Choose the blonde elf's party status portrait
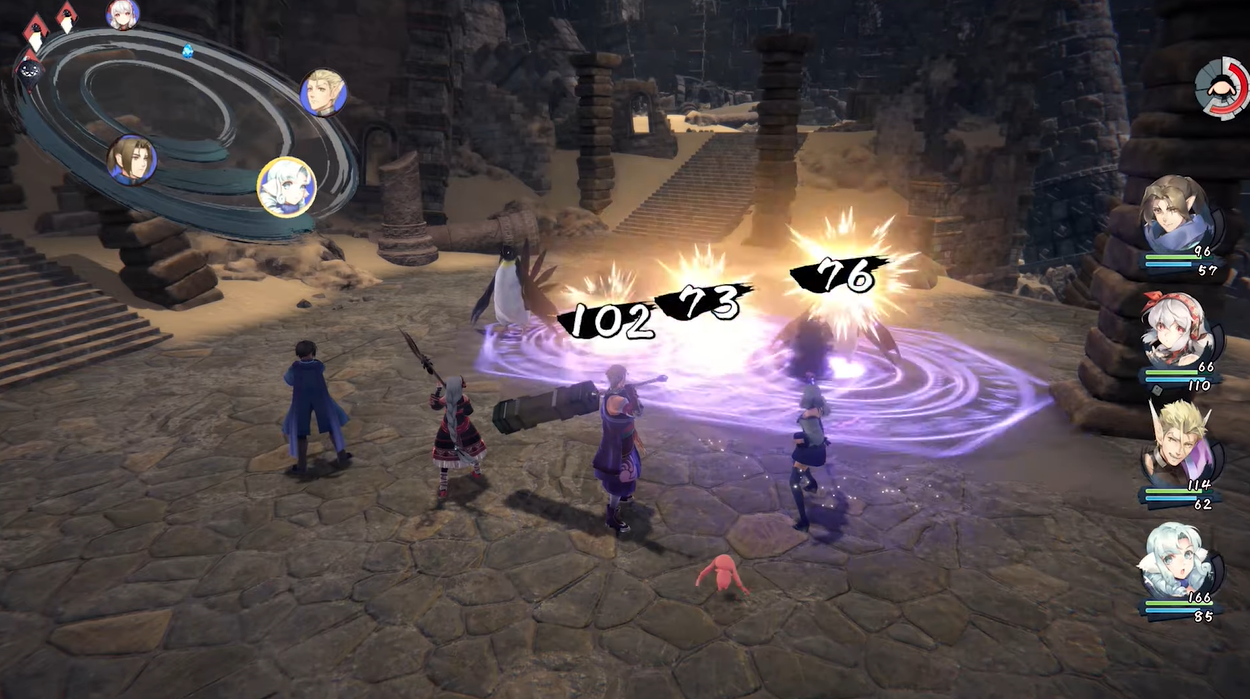The height and width of the screenshot is (699, 1250). [1178, 445]
